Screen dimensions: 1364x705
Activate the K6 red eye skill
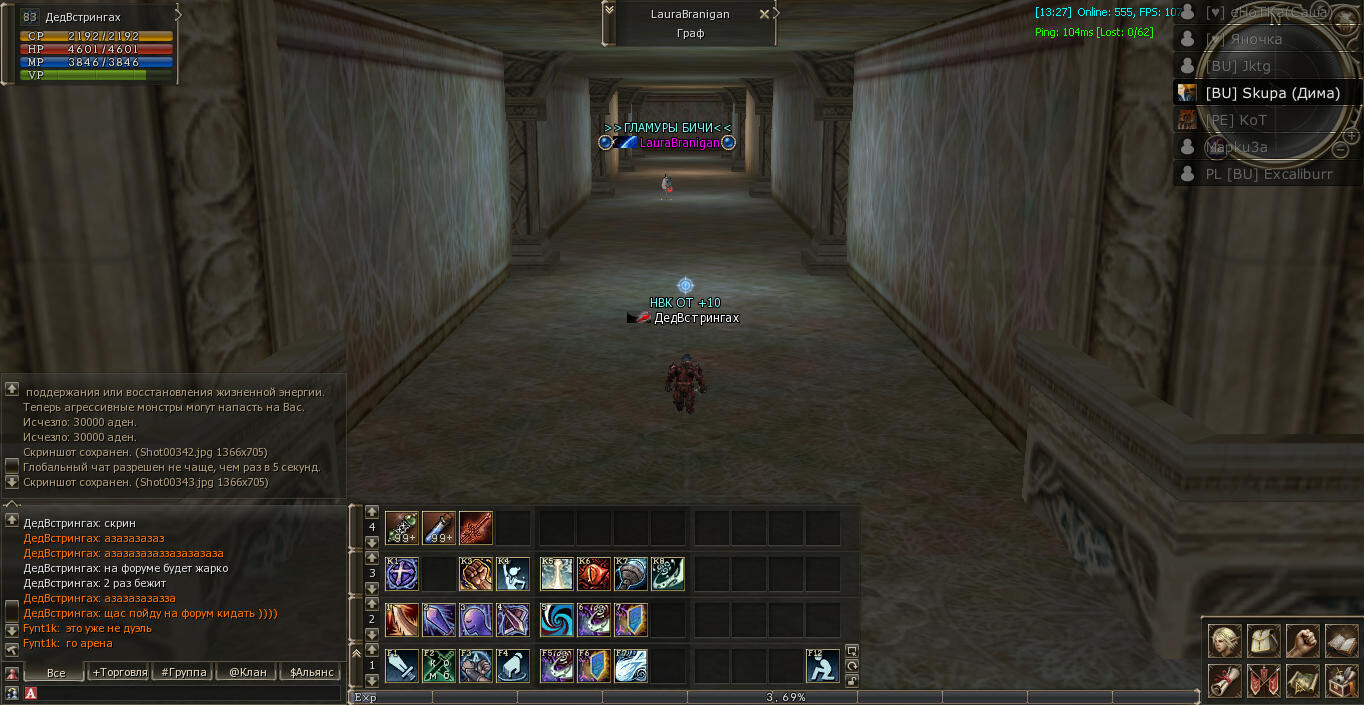[594, 574]
